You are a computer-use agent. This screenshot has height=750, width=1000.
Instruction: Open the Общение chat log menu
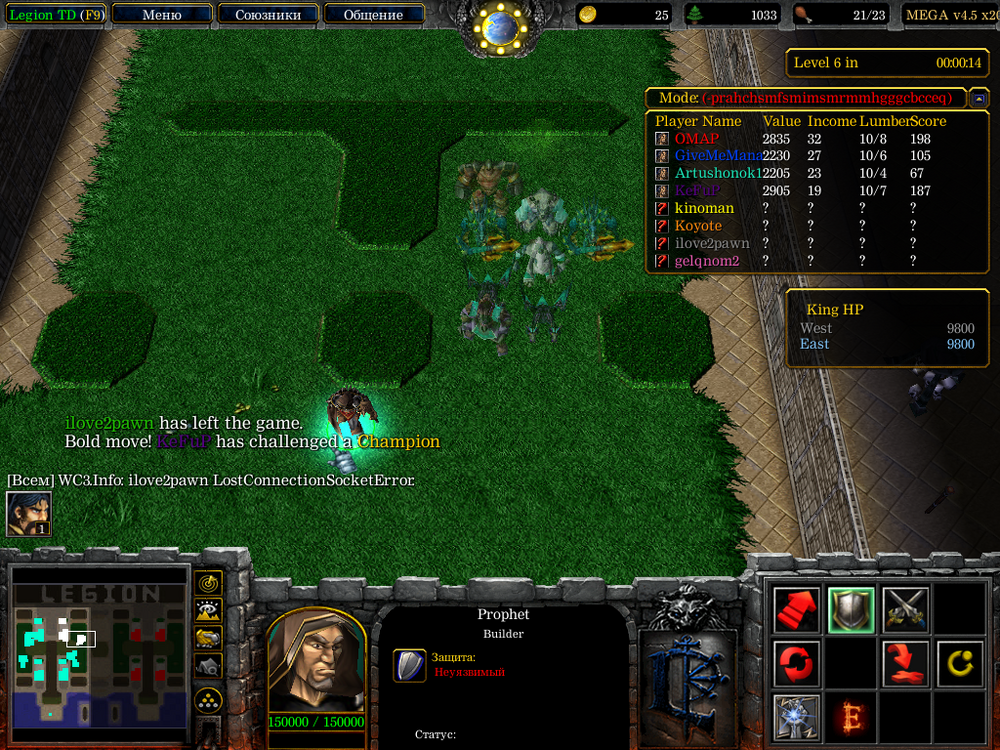click(374, 14)
